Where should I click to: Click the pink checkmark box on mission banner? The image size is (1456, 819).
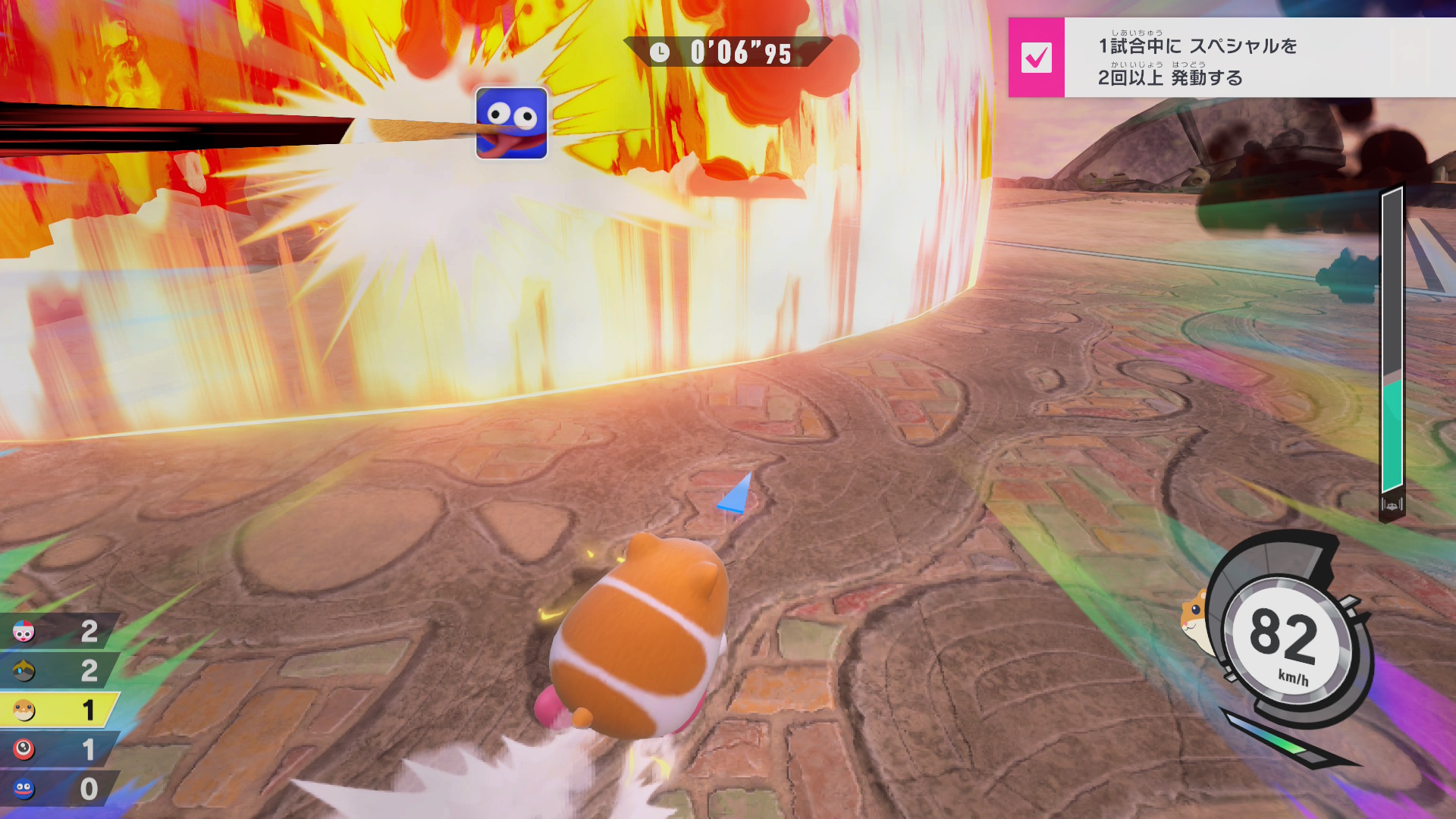coord(1036,58)
